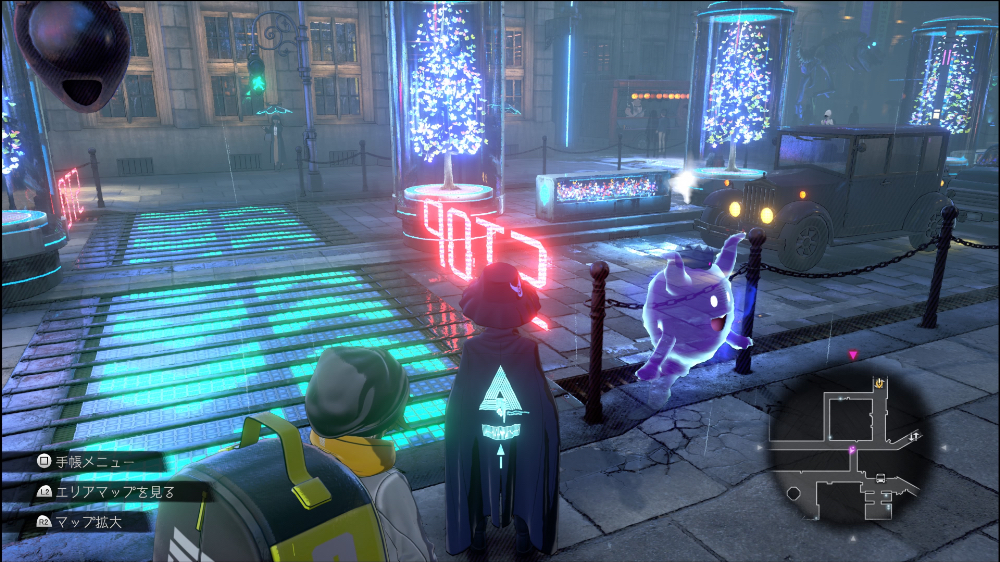Click the circular minimap
The width and height of the screenshot is (1000, 562).
tap(848, 443)
